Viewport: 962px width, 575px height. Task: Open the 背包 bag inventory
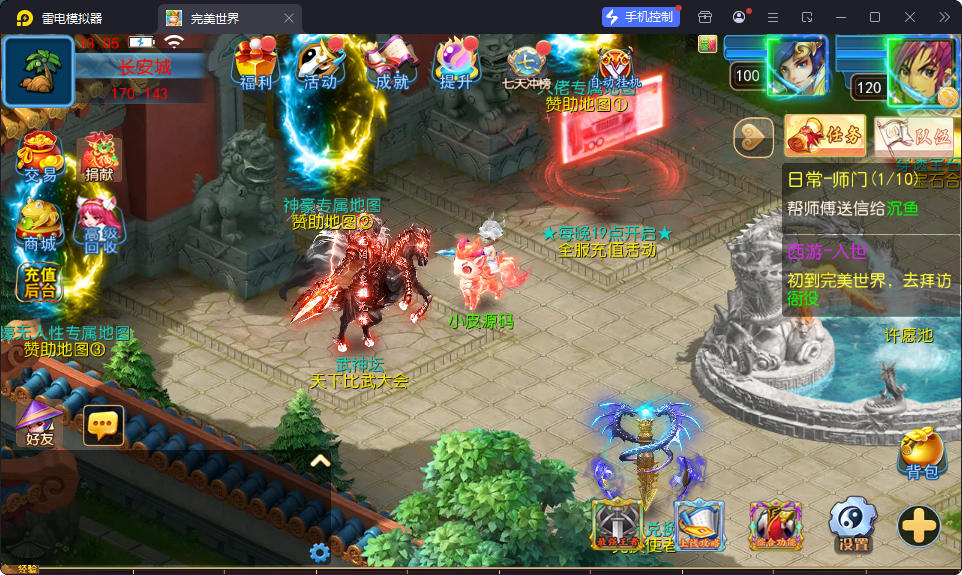tap(921, 455)
